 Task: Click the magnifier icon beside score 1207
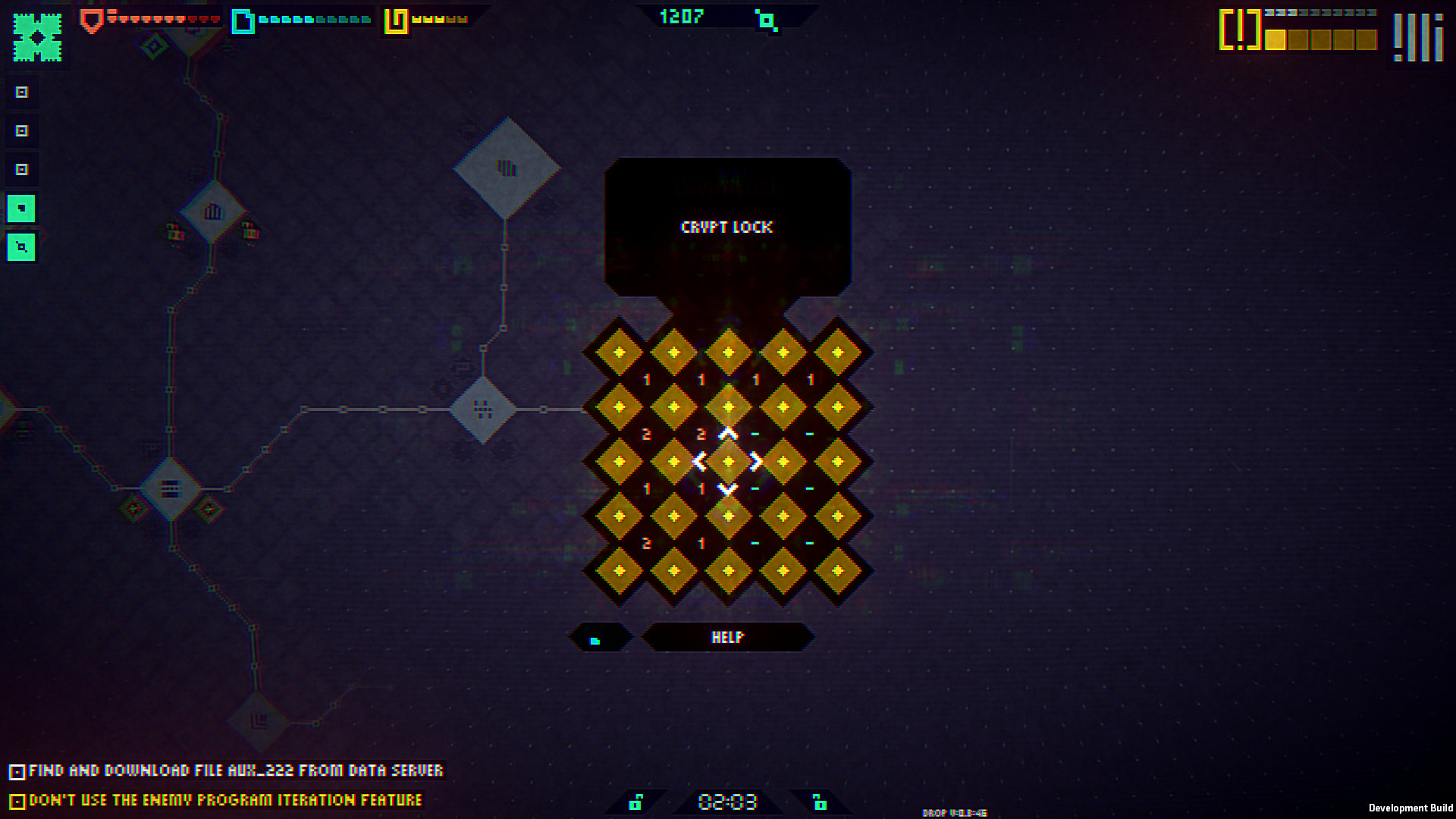[x=768, y=22]
